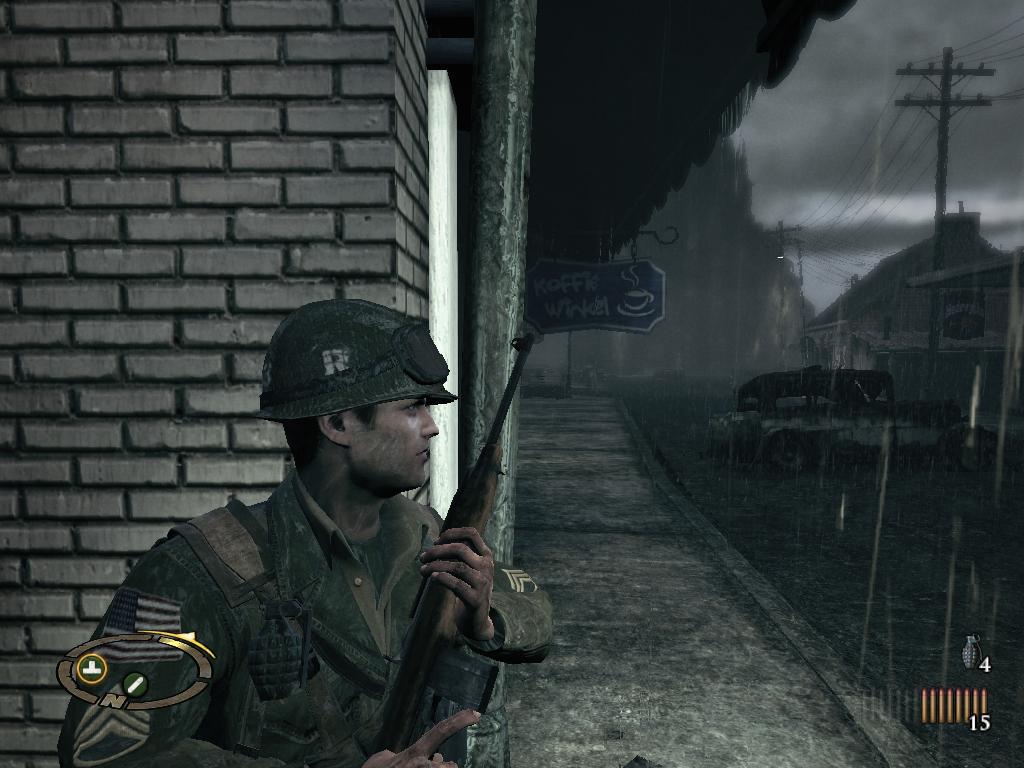The height and width of the screenshot is (768, 1024).
Task: Select the diagonal-slash squad marker on compass
Action: [135, 684]
